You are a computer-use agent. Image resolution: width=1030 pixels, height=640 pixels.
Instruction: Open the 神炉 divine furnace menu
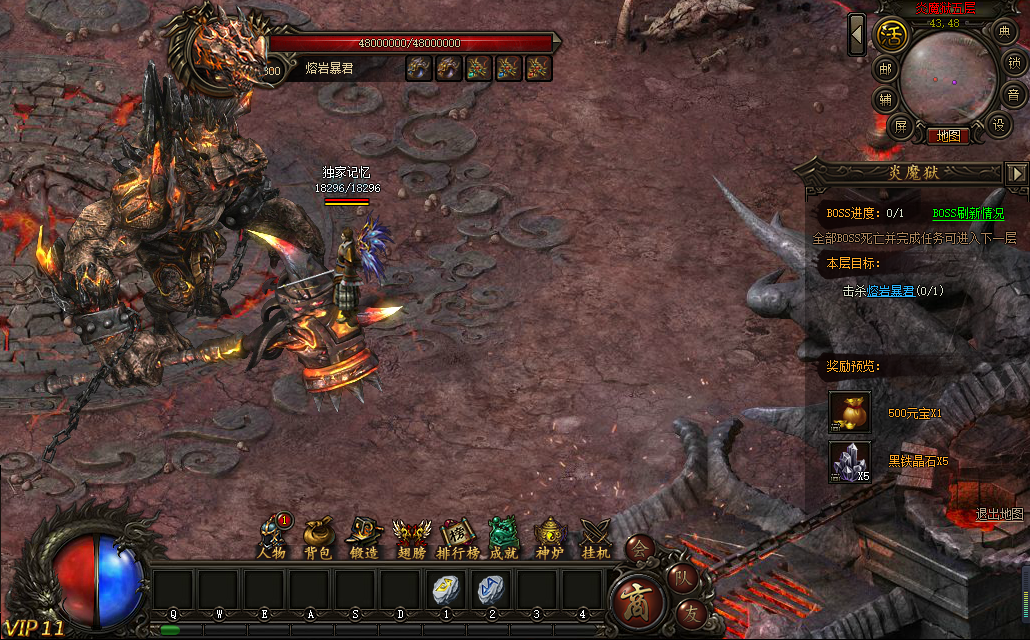(550, 537)
